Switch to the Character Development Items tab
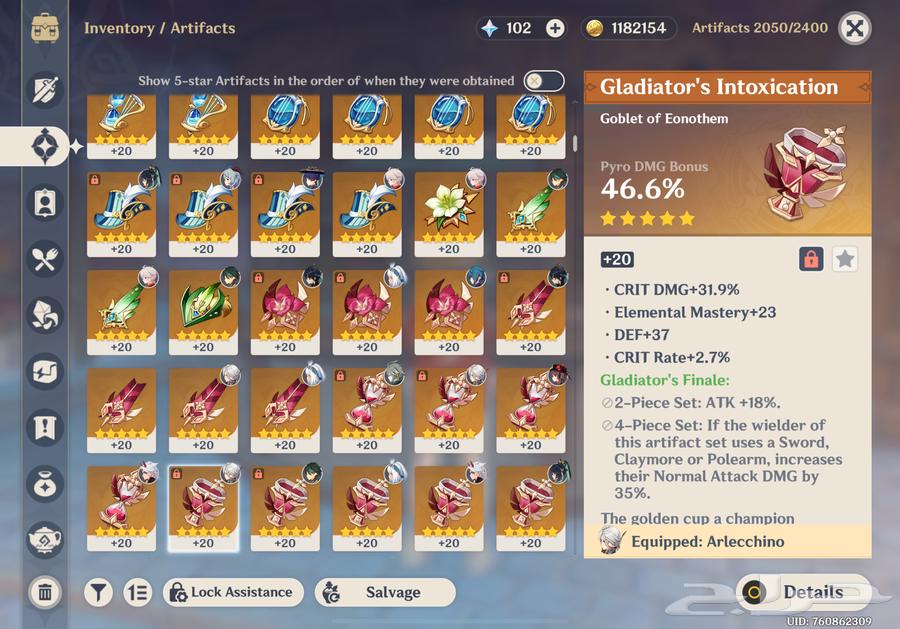 45,203
